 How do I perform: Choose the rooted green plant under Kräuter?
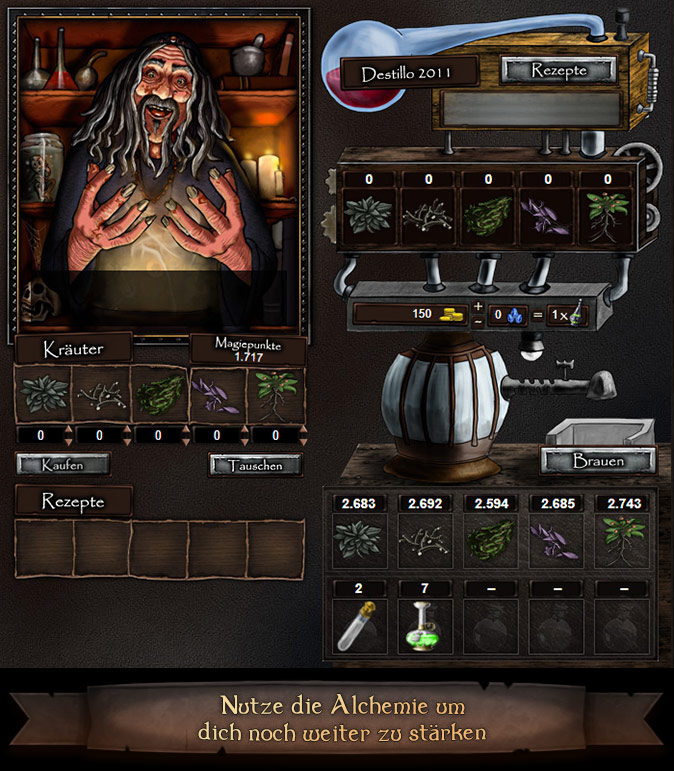click(274, 395)
